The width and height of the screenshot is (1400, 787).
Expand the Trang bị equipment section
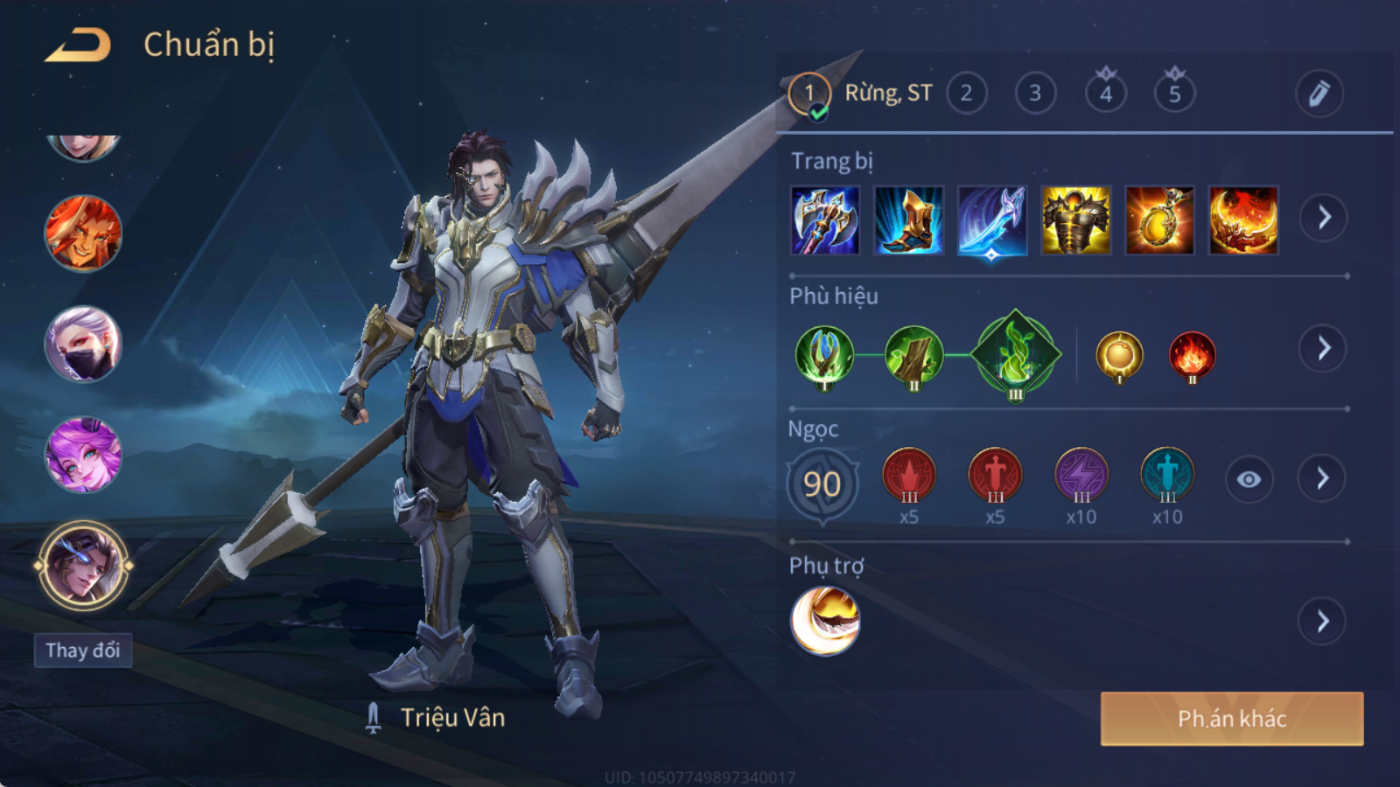[x=1323, y=217]
